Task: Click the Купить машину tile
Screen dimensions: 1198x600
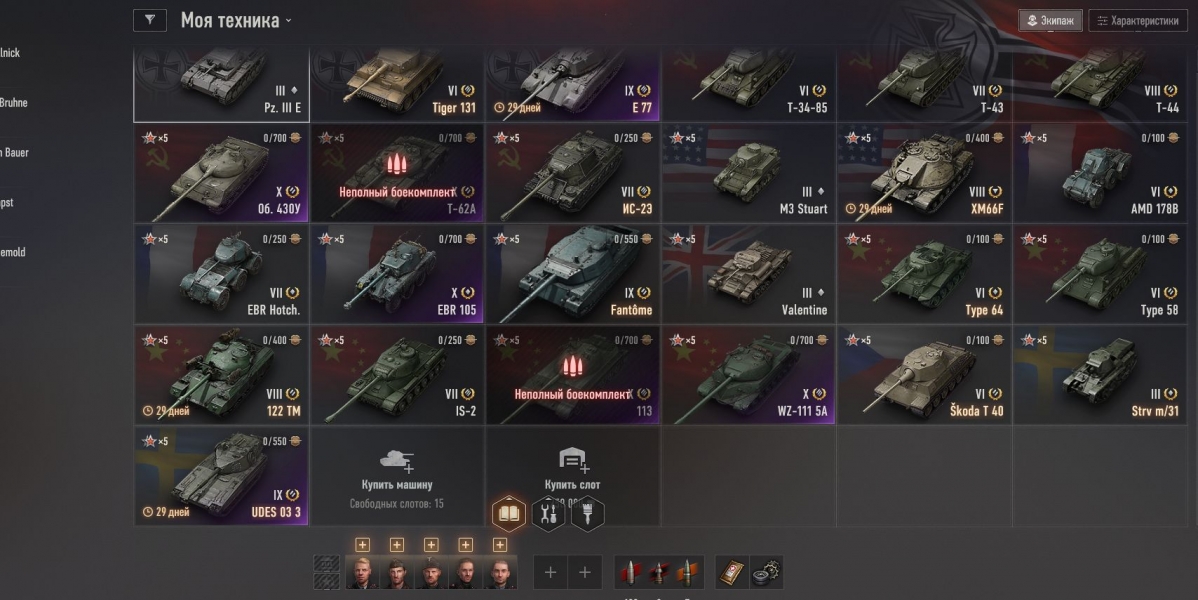Action: [x=397, y=475]
